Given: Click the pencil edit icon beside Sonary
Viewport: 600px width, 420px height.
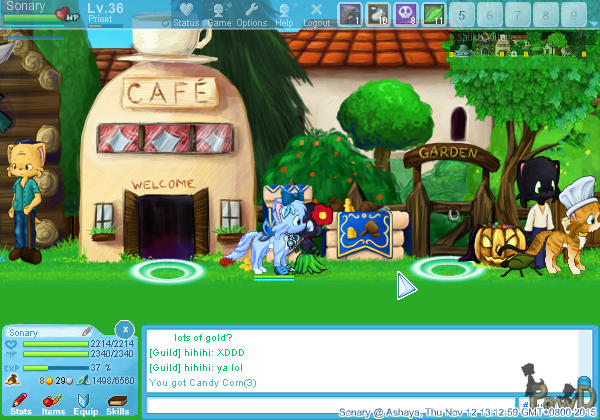Looking at the screenshot, I should [87, 331].
